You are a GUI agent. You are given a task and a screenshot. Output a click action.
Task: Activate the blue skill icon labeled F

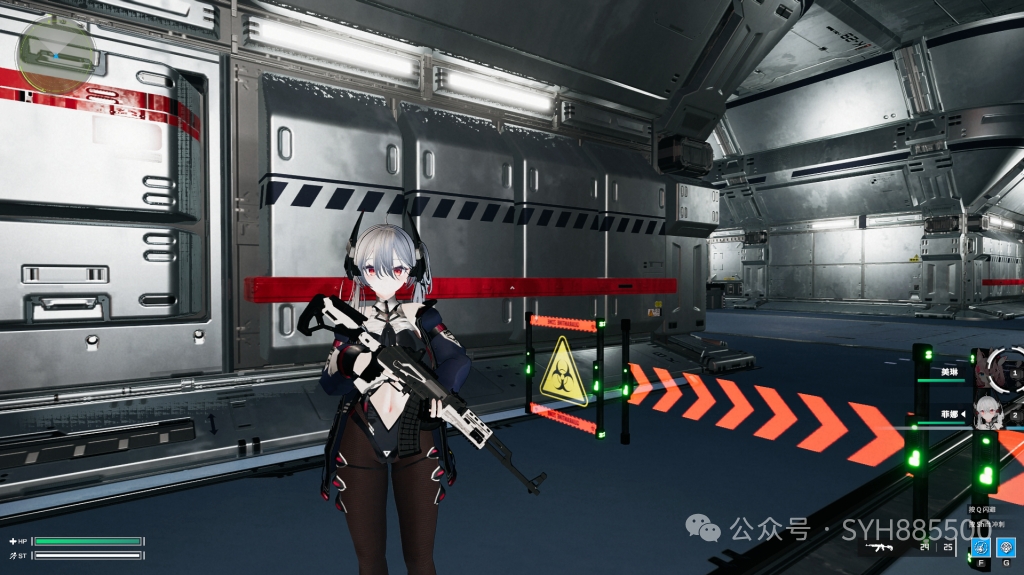[x=981, y=546]
